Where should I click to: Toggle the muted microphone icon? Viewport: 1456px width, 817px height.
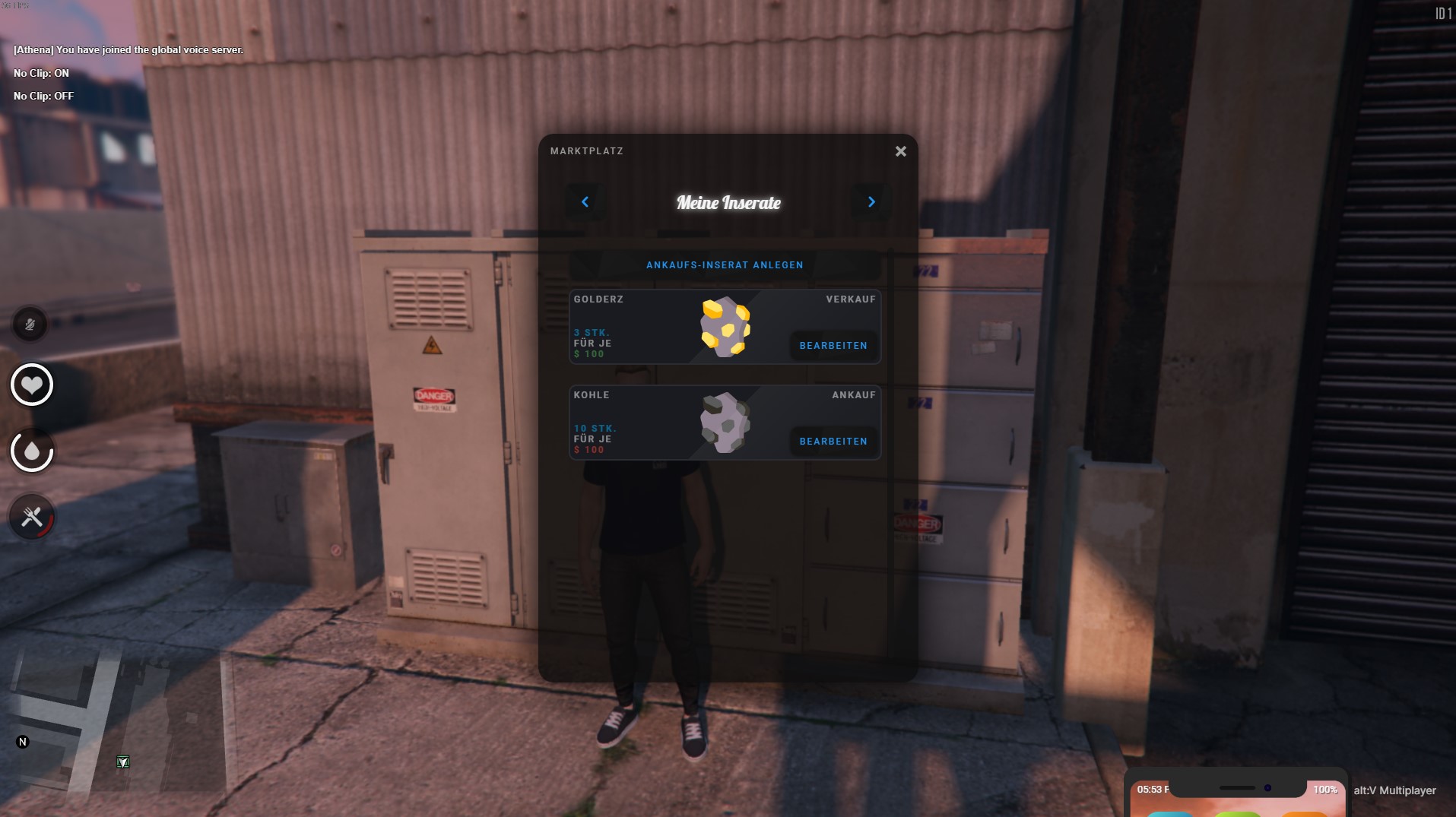click(x=30, y=325)
